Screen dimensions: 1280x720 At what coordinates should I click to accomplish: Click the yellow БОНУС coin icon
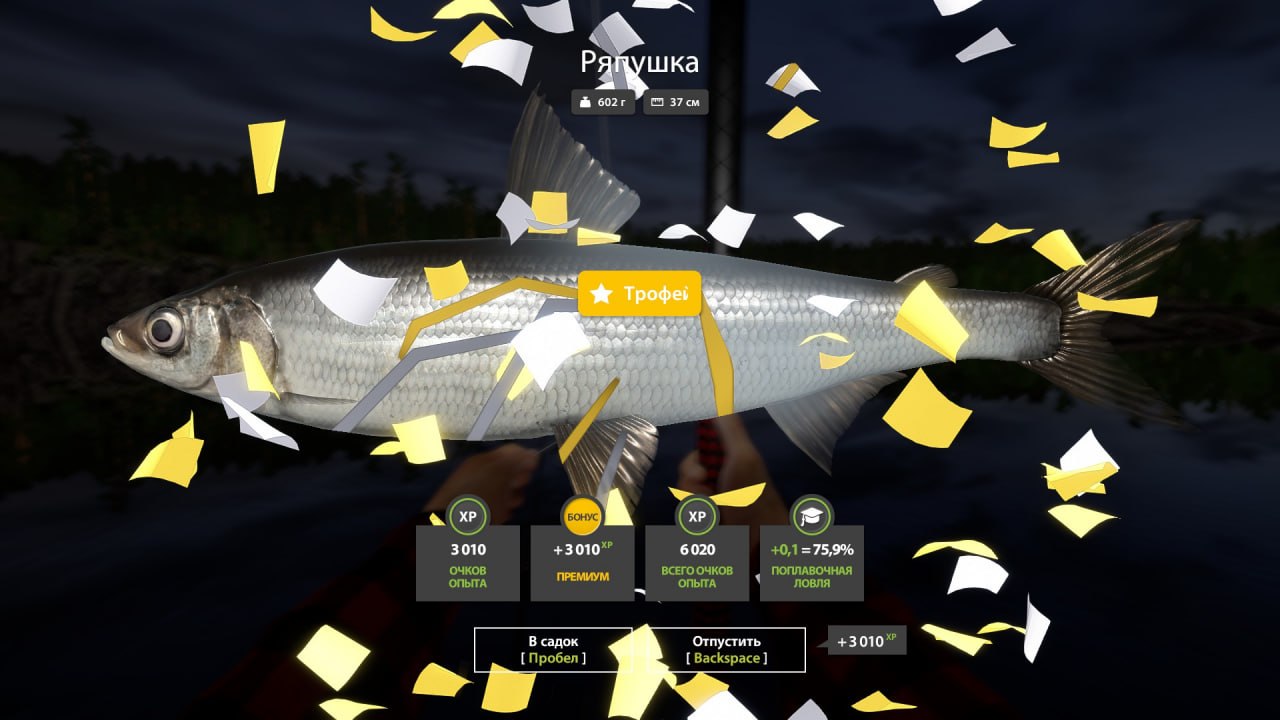582,517
